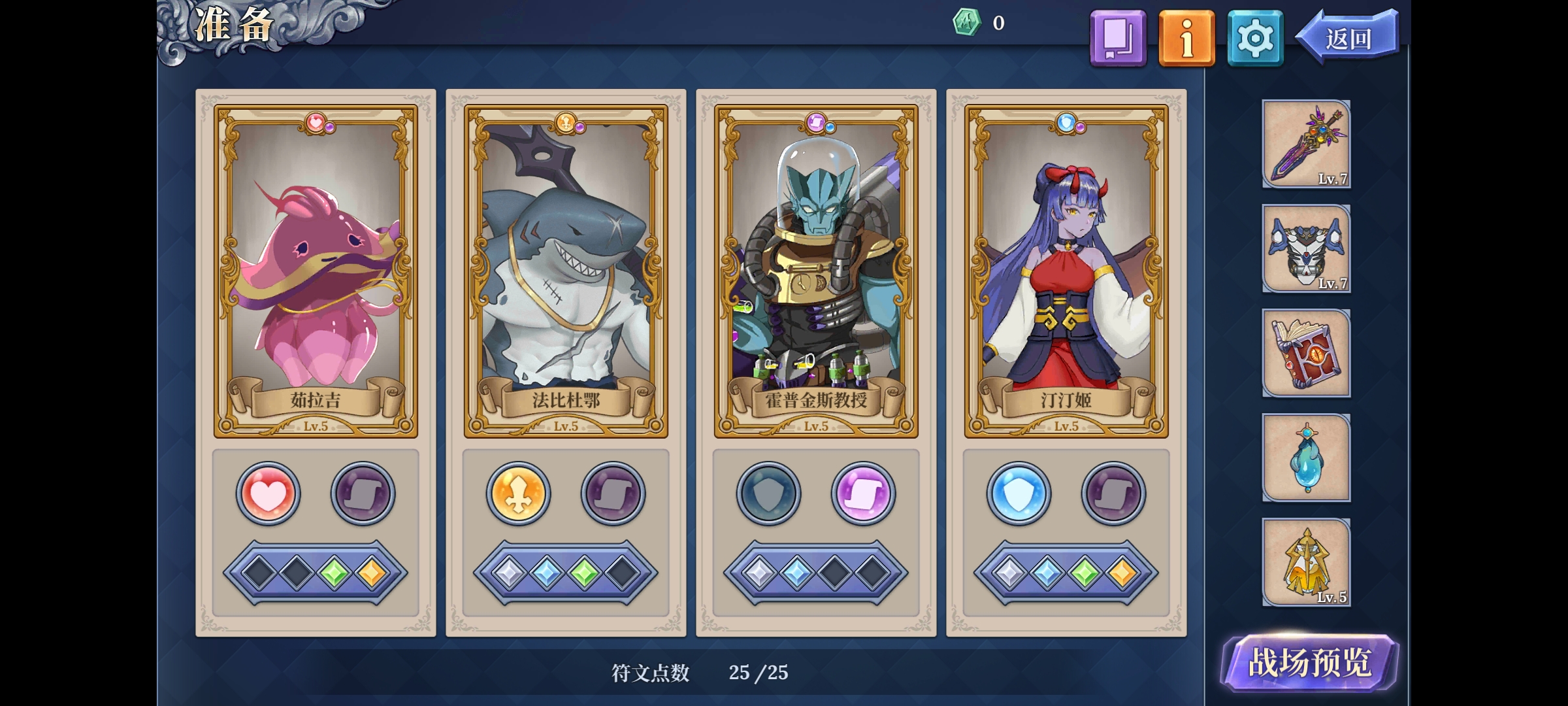1568x706 pixels.
Task: Open the gear settings menu
Action: point(1255,38)
